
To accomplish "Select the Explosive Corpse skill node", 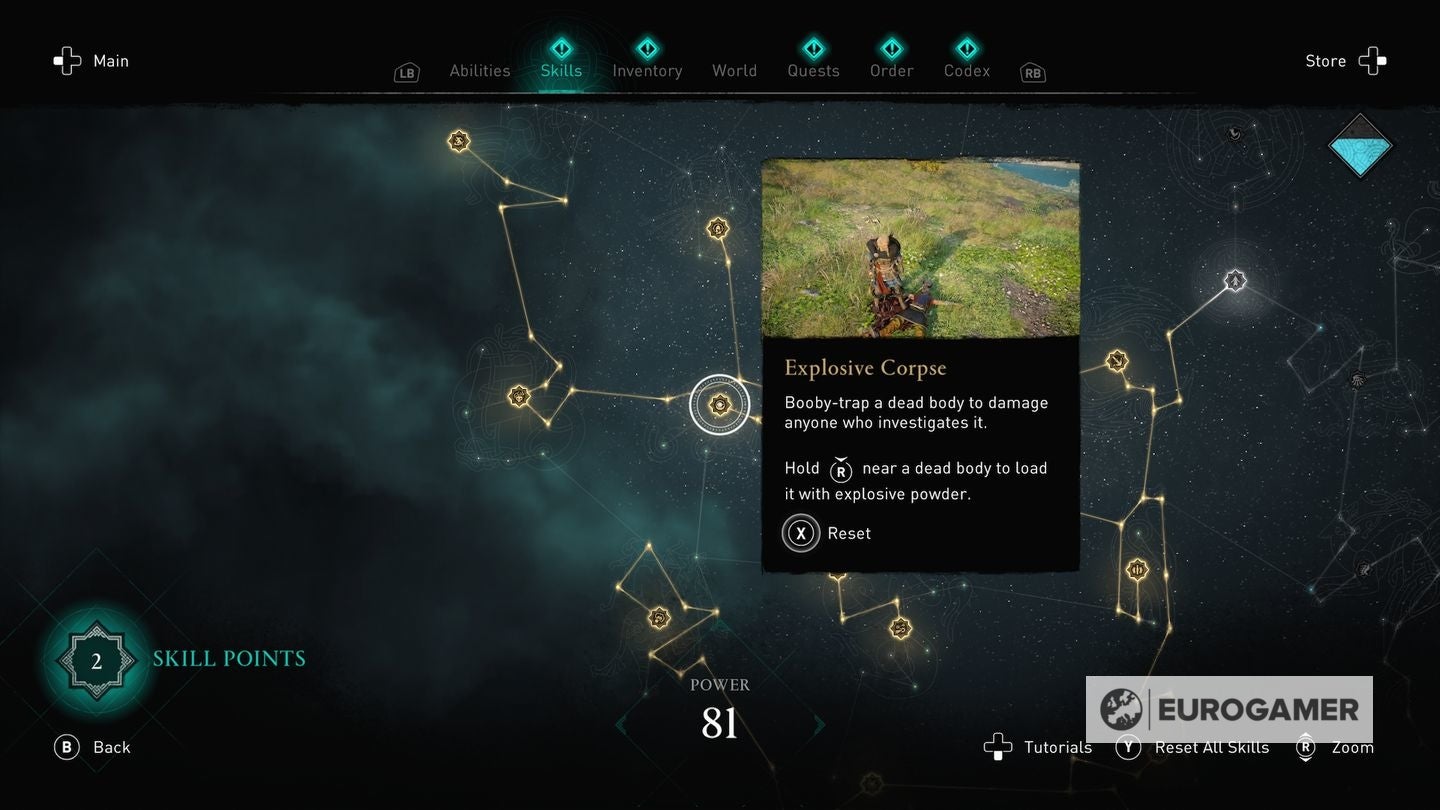I will coord(720,405).
